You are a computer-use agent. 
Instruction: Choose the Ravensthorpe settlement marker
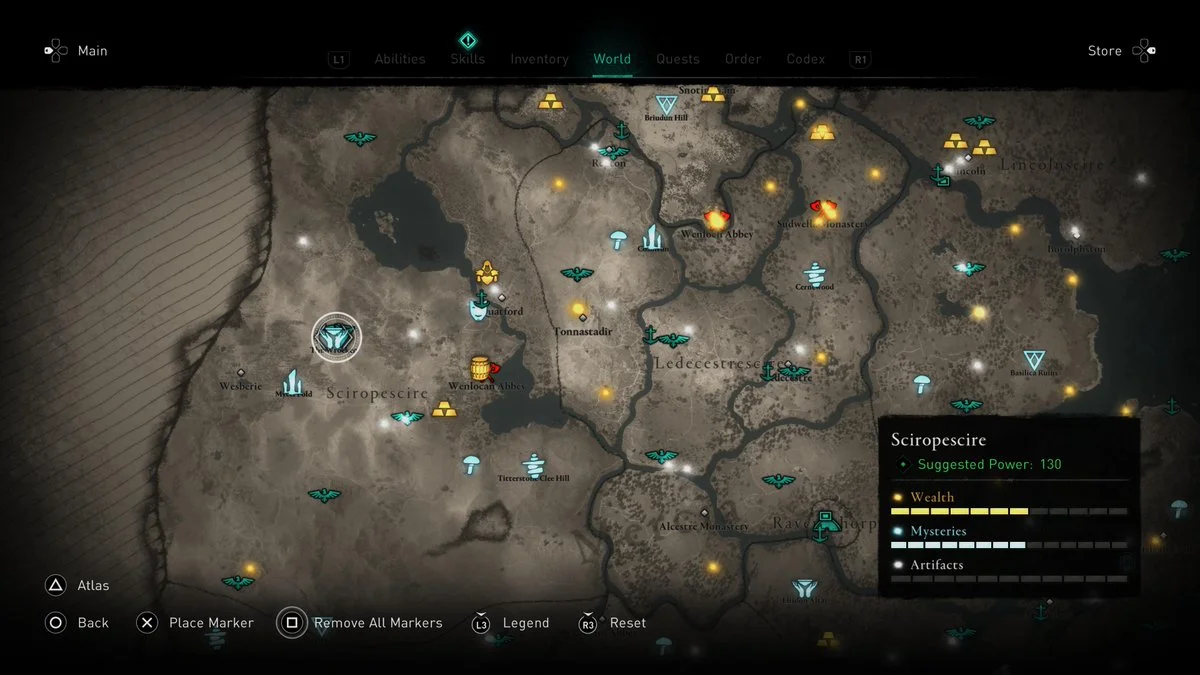pyautogui.click(x=826, y=521)
